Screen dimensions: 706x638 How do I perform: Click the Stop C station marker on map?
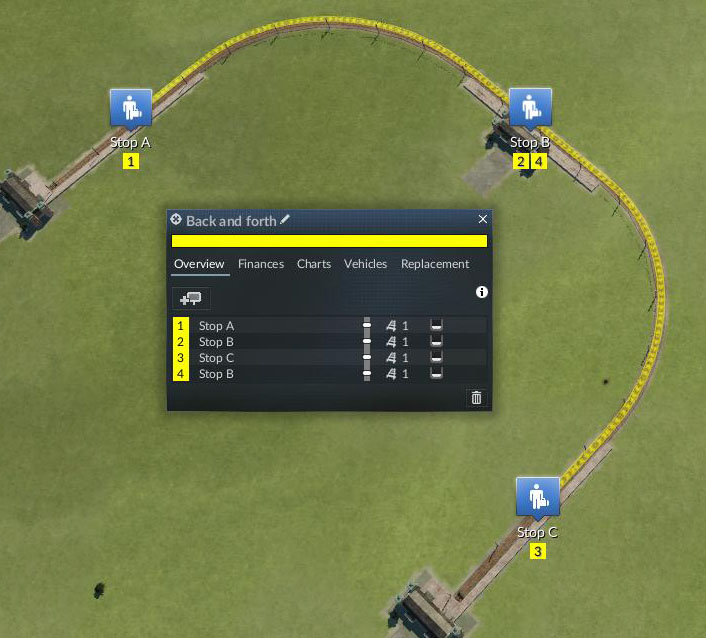[x=537, y=497]
